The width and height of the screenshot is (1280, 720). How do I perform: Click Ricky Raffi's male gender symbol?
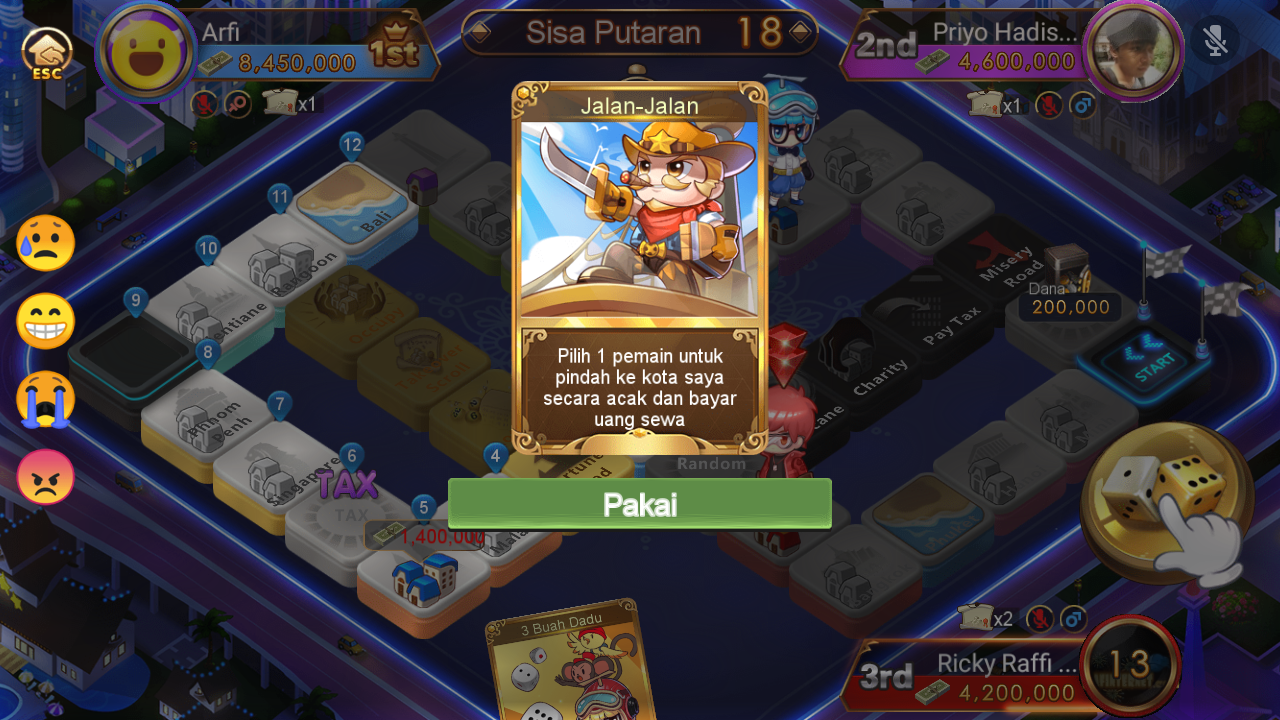point(1074,618)
